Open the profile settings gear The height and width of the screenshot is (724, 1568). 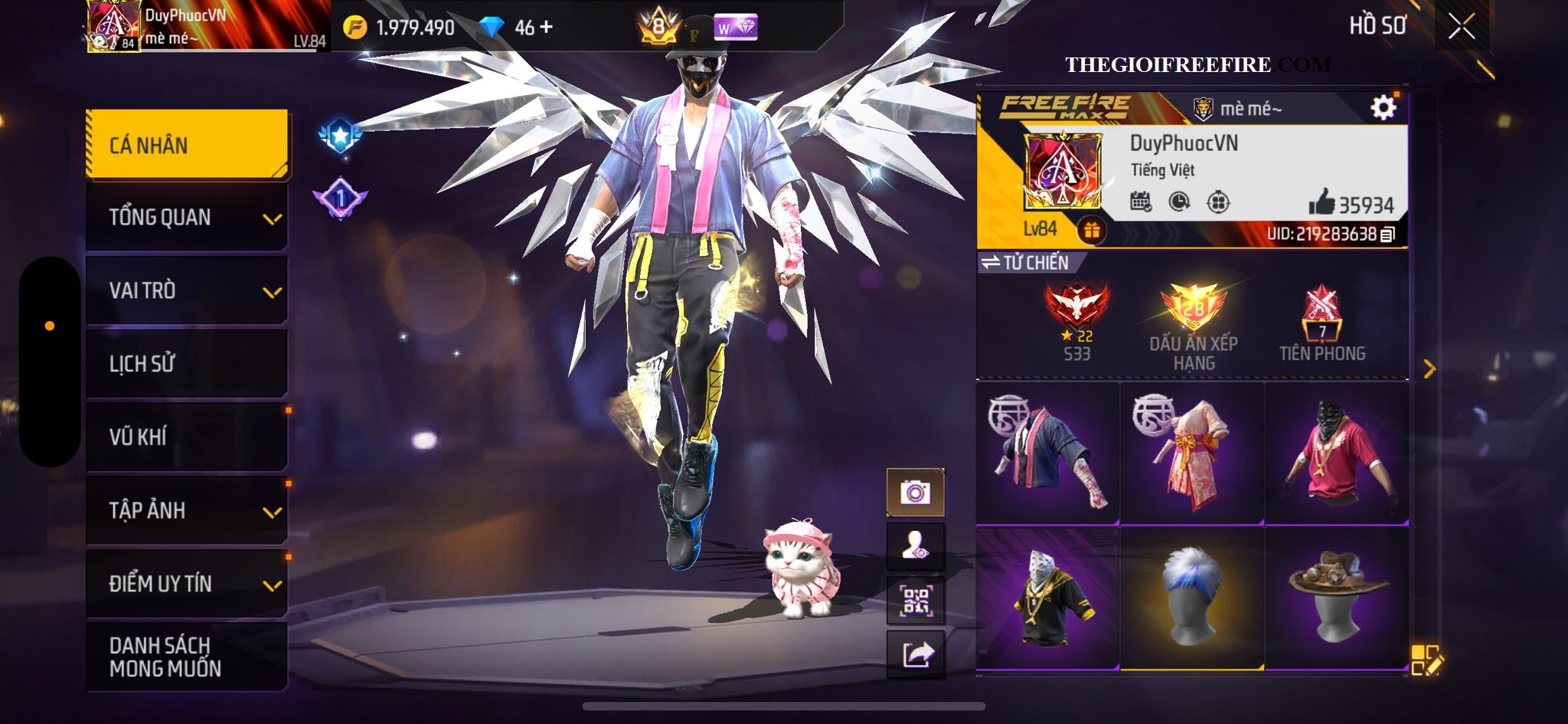coord(1383,108)
